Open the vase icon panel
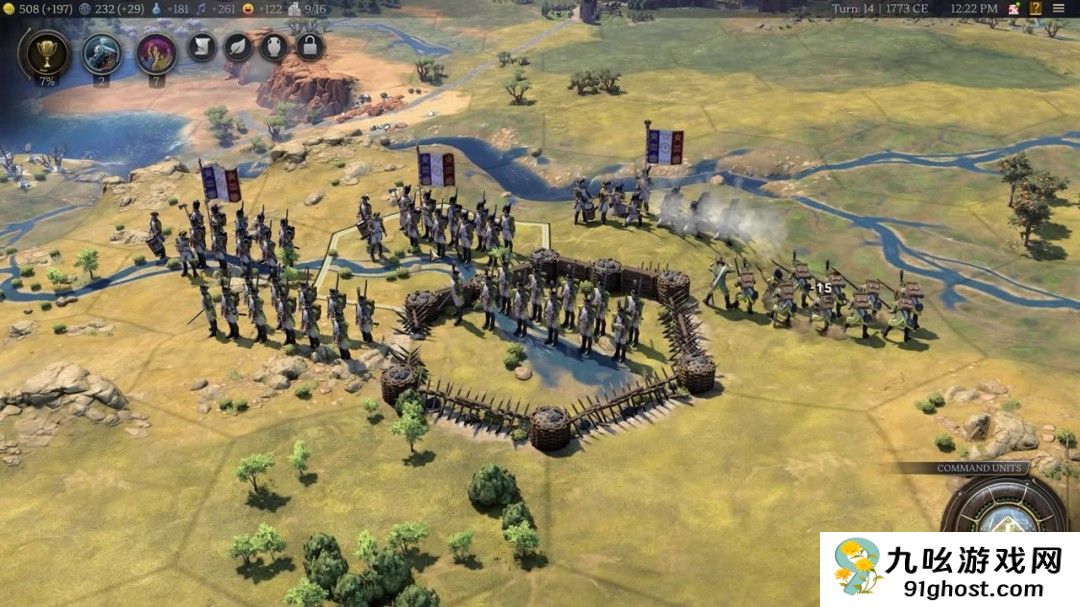This screenshot has width=1080, height=607. (274, 47)
